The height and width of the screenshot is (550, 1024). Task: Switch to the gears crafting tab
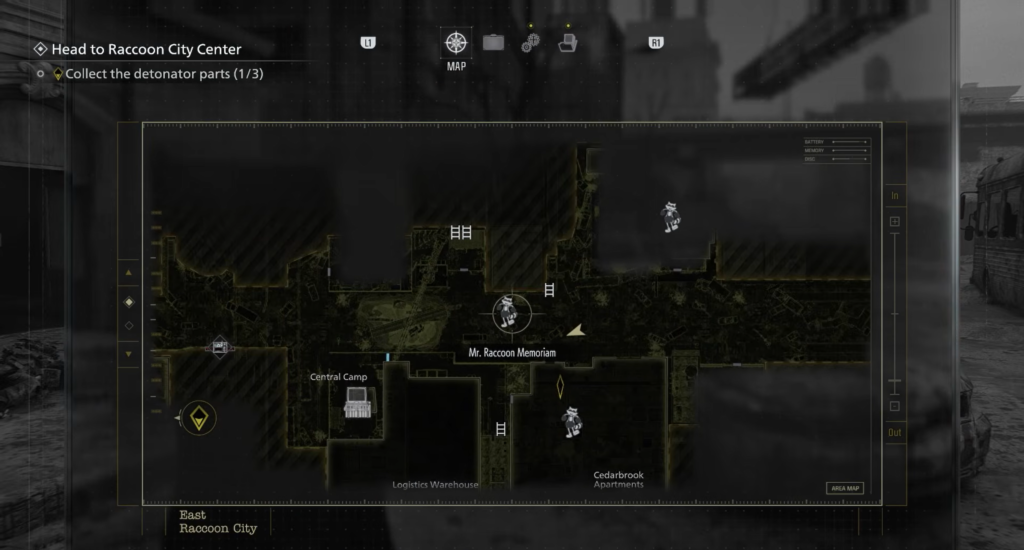click(x=530, y=43)
